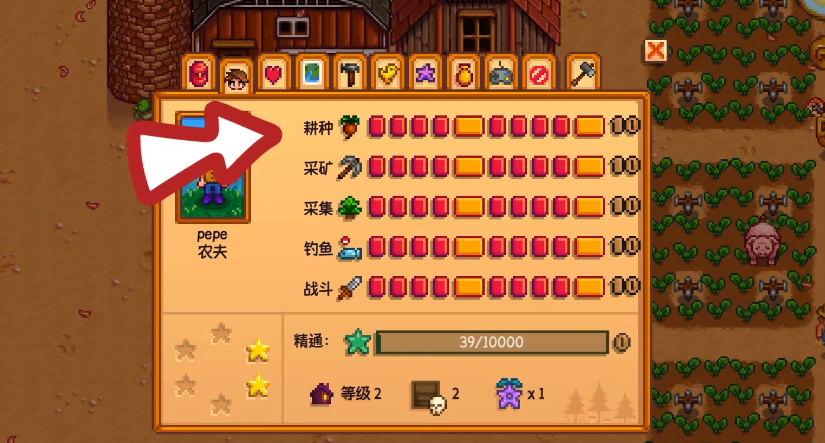Open the inventory backpack tab

point(198,75)
